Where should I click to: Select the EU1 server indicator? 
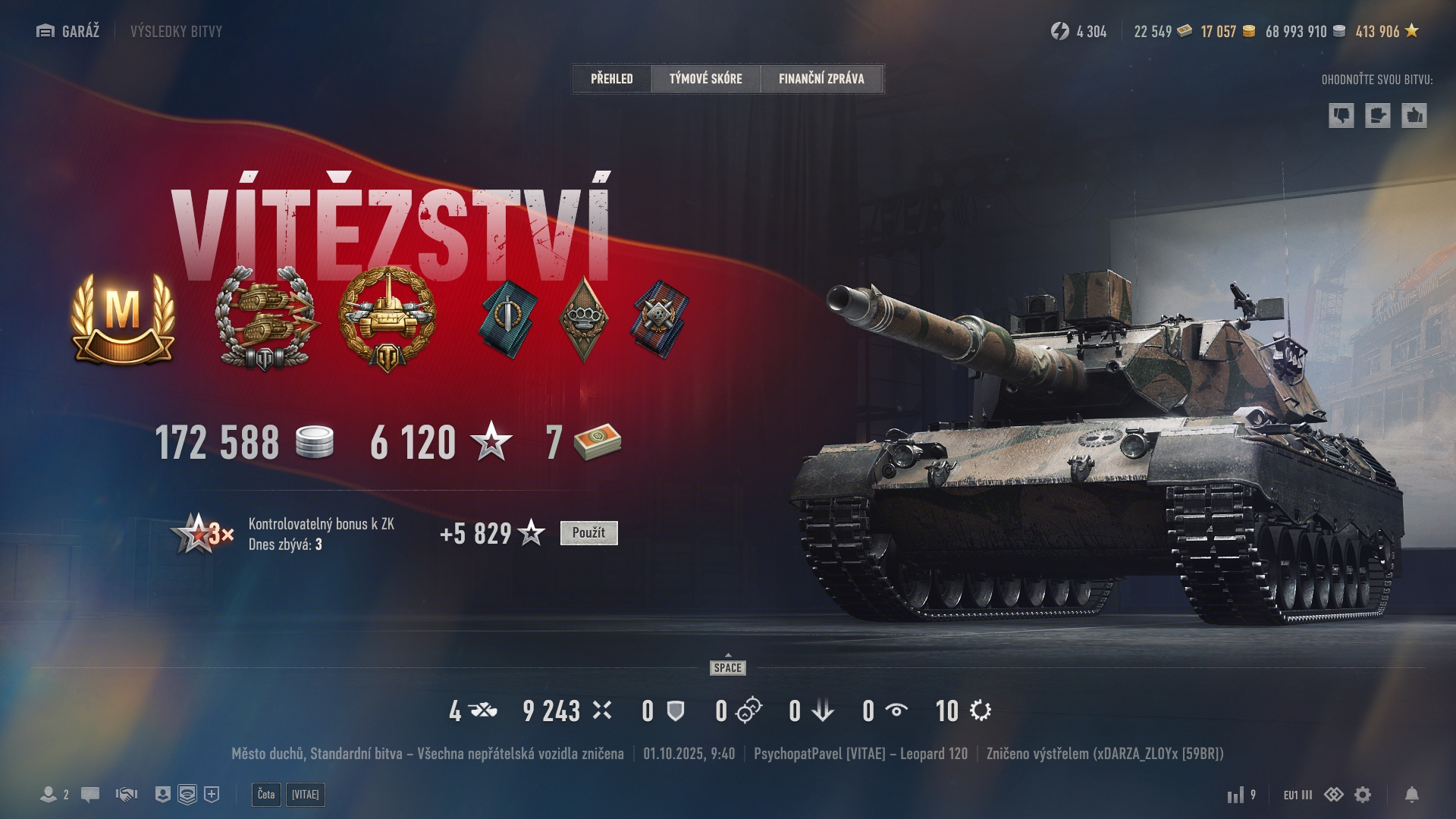coord(1298,795)
